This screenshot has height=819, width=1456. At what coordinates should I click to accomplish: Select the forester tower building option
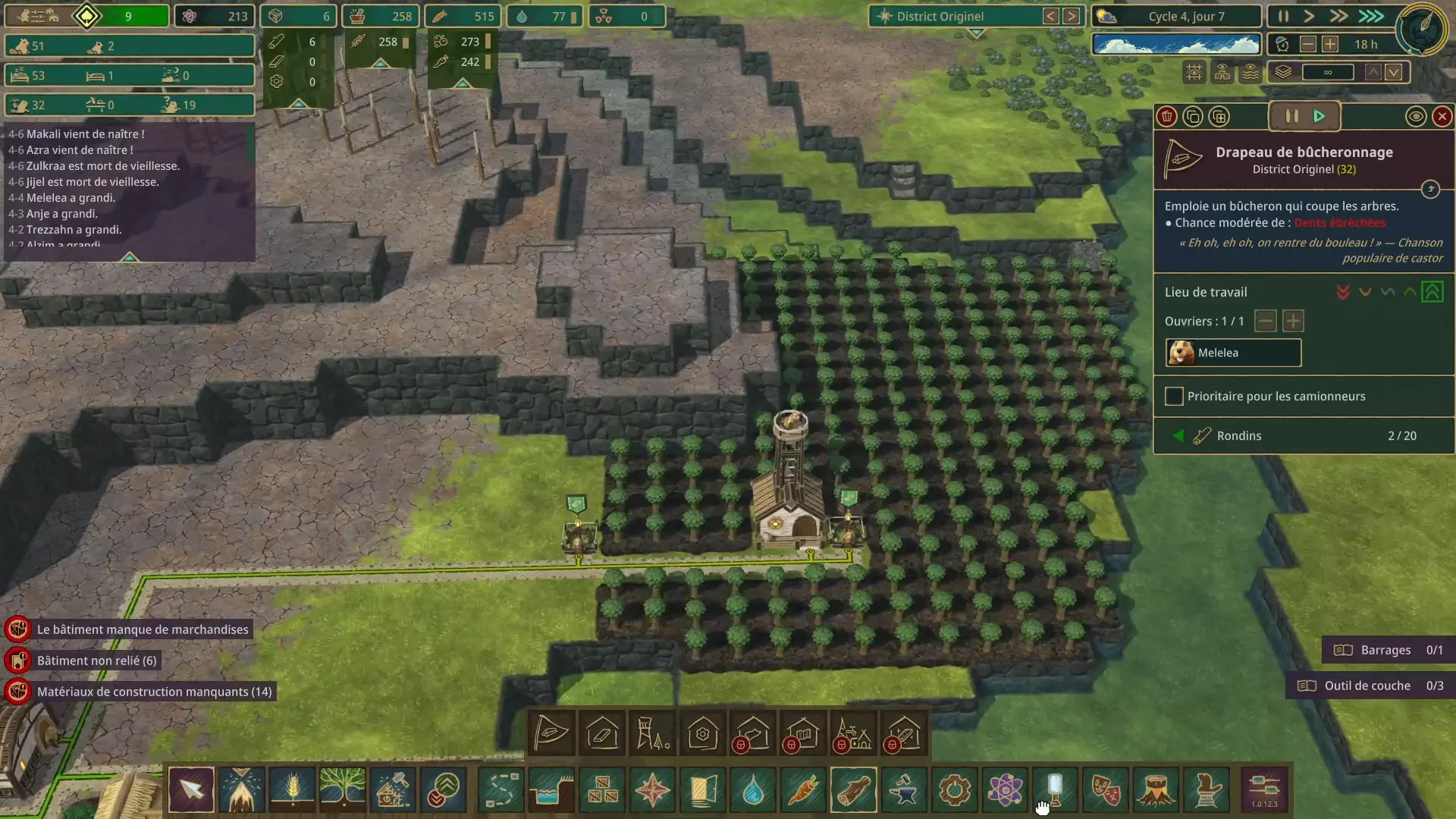[x=652, y=734]
